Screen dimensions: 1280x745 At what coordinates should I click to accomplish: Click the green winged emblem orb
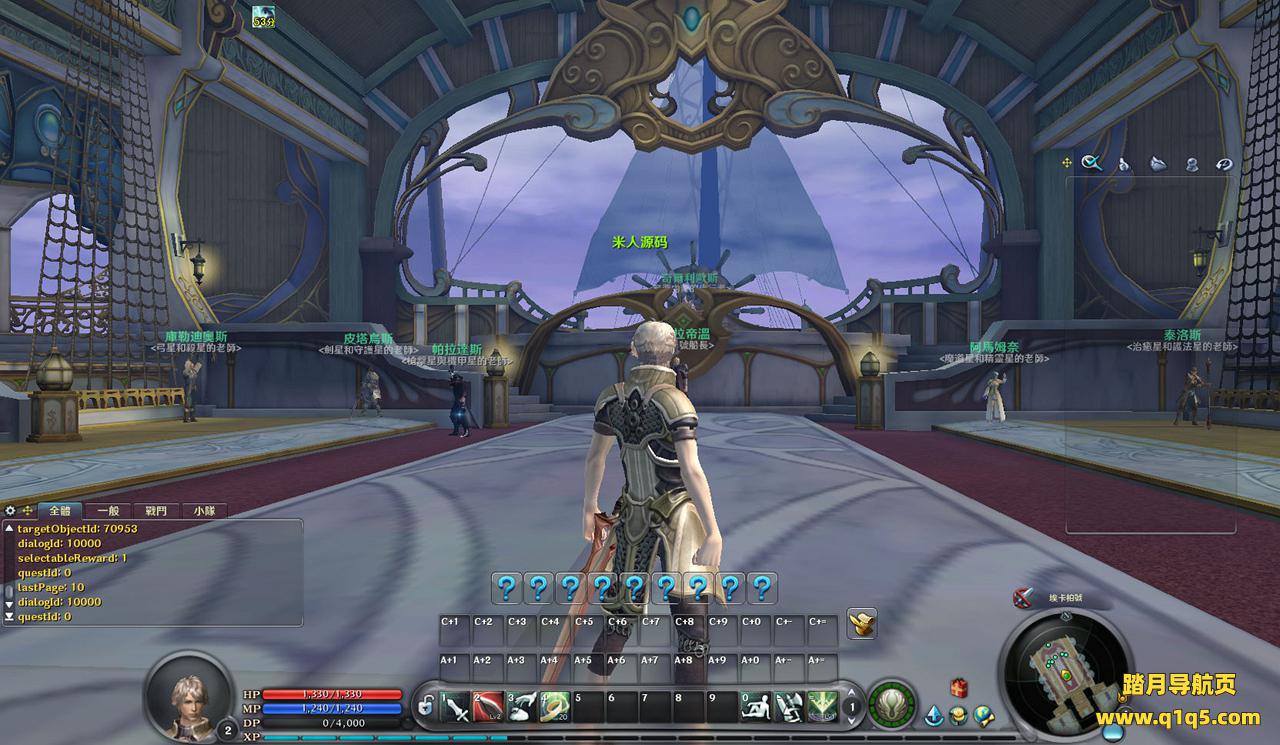click(x=889, y=704)
